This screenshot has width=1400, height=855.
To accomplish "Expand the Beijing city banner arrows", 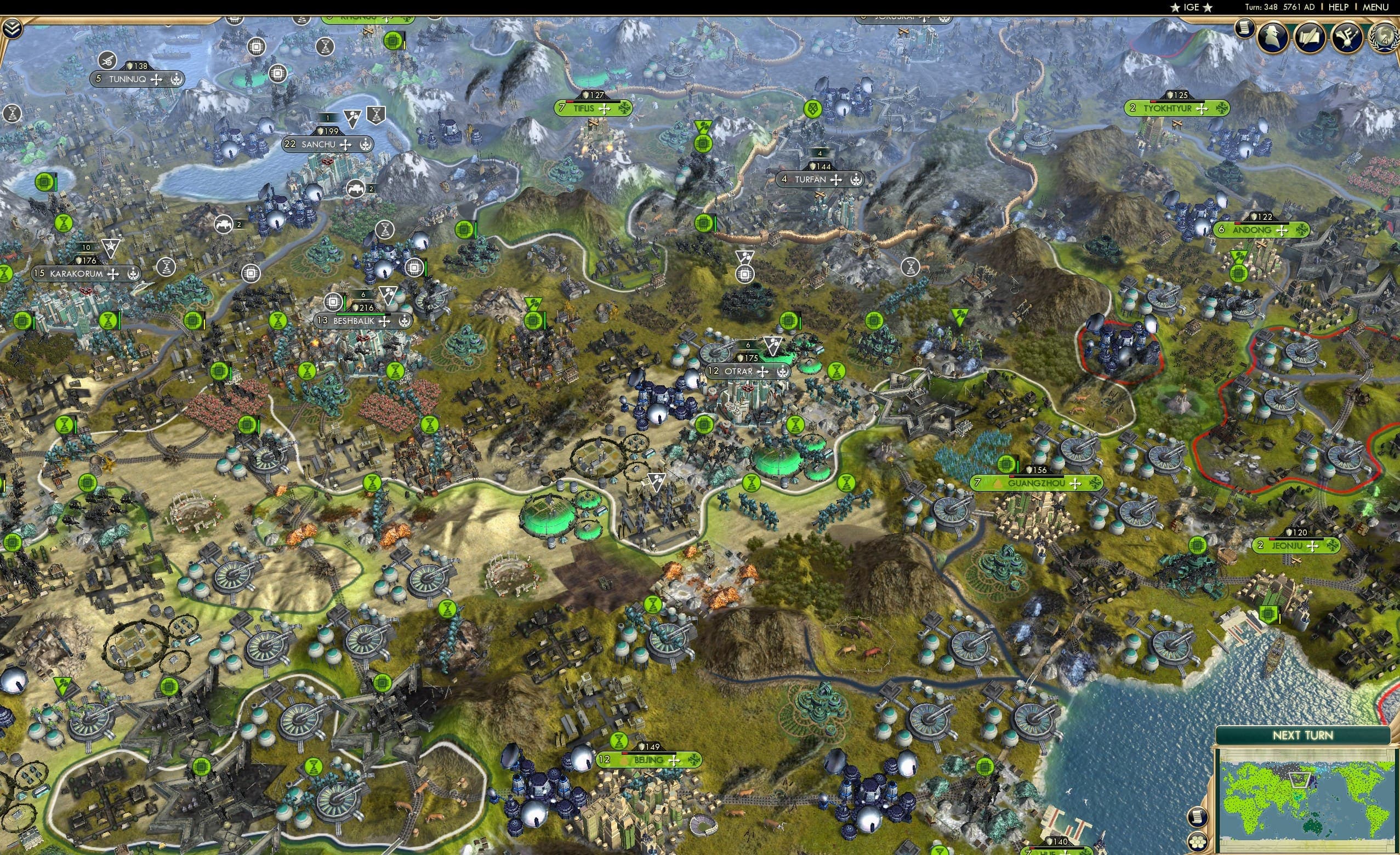I will point(674,760).
